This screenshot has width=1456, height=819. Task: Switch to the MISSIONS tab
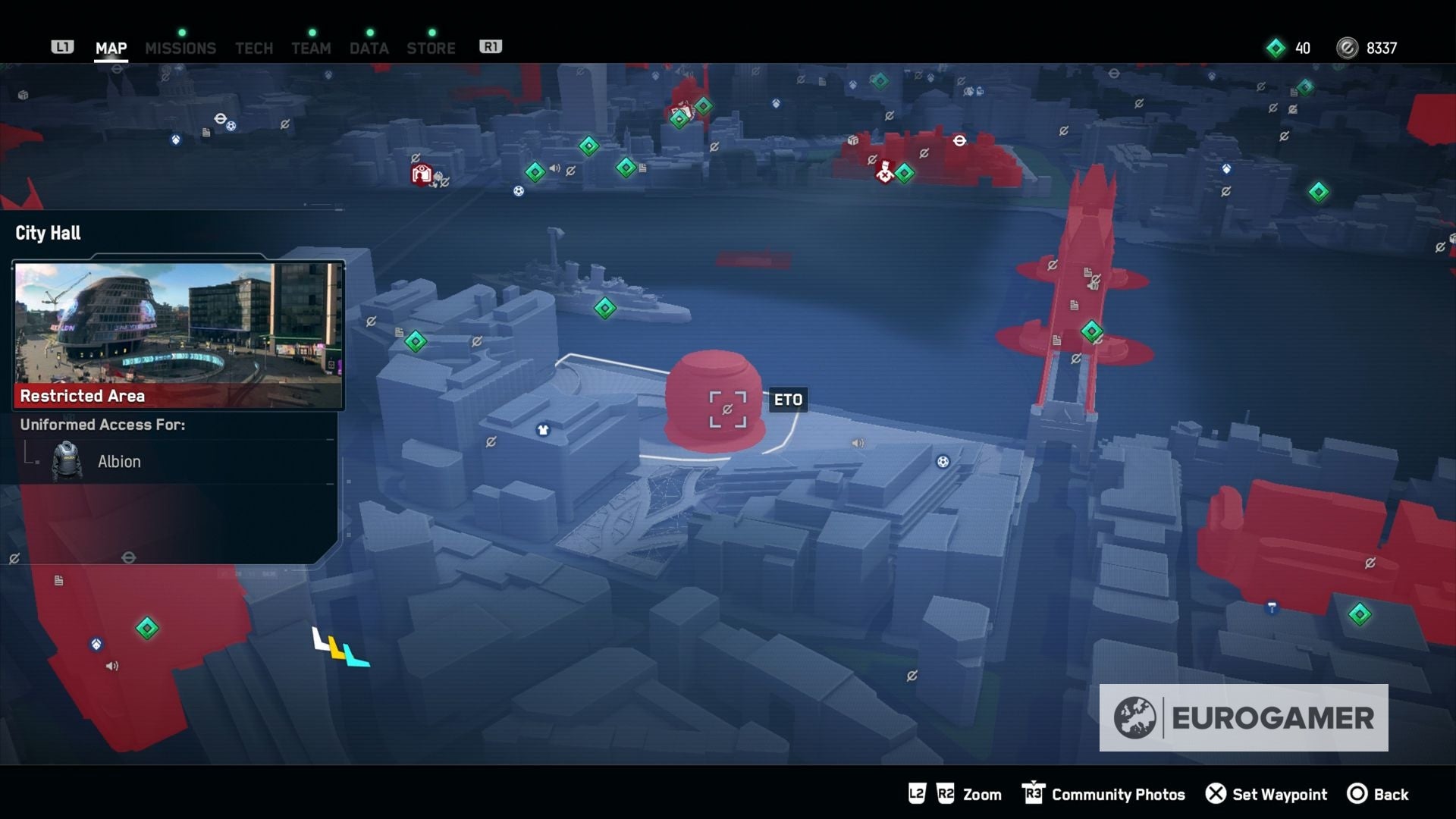pos(180,48)
